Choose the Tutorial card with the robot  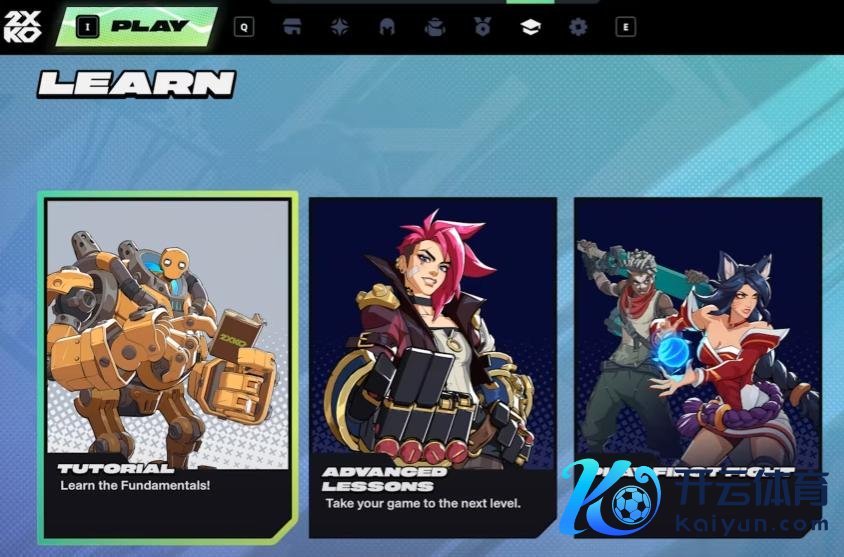coord(168,365)
